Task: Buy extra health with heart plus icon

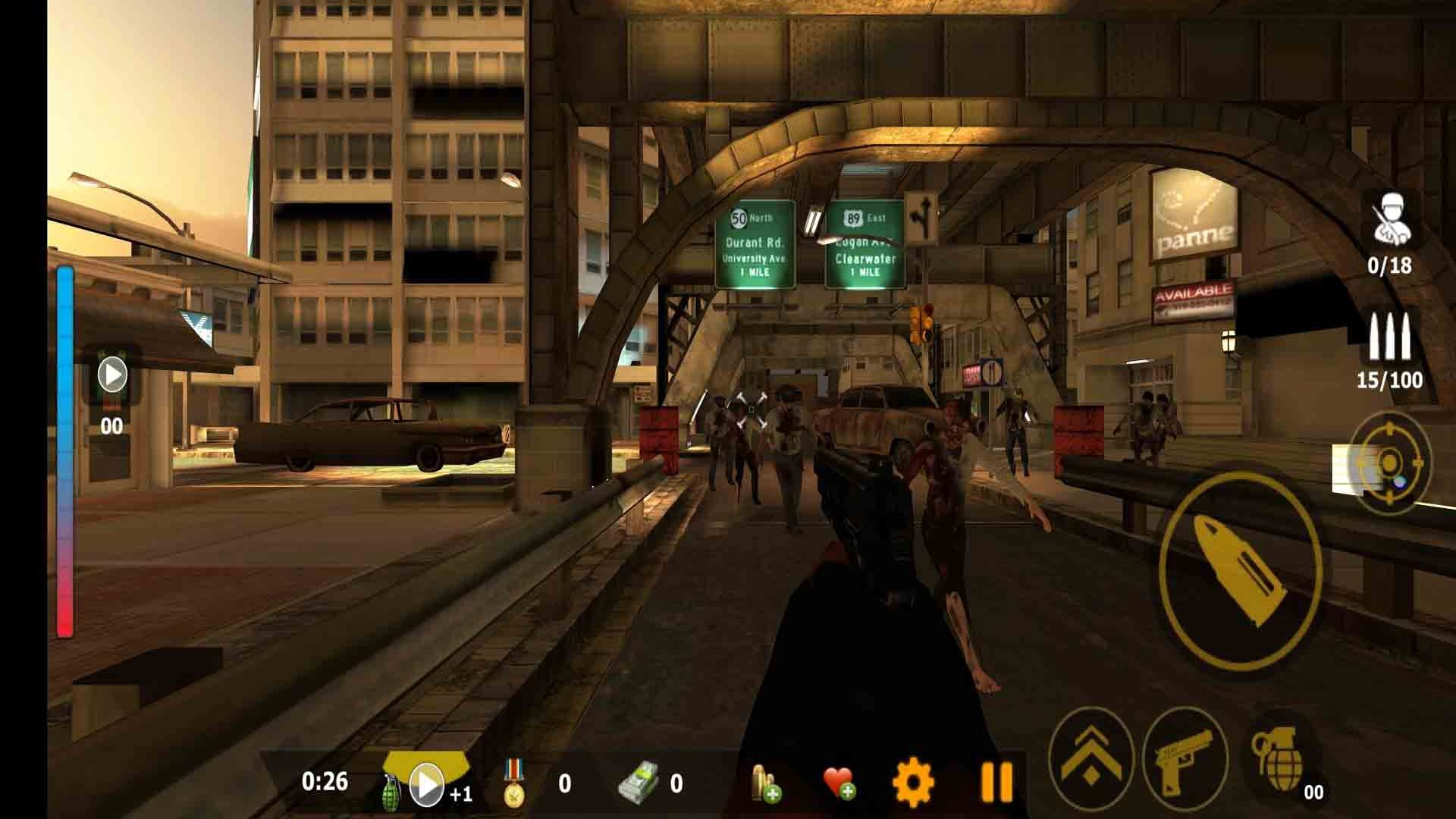Action: pos(839,783)
